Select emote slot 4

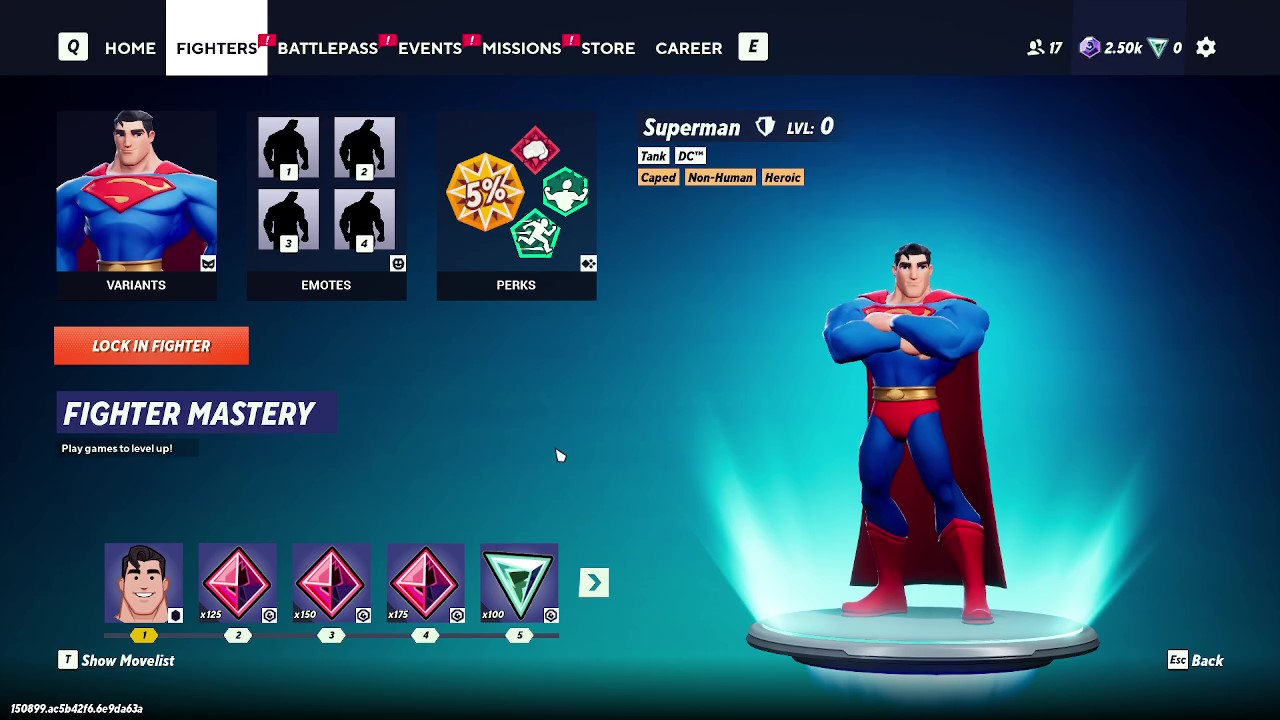tap(364, 219)
